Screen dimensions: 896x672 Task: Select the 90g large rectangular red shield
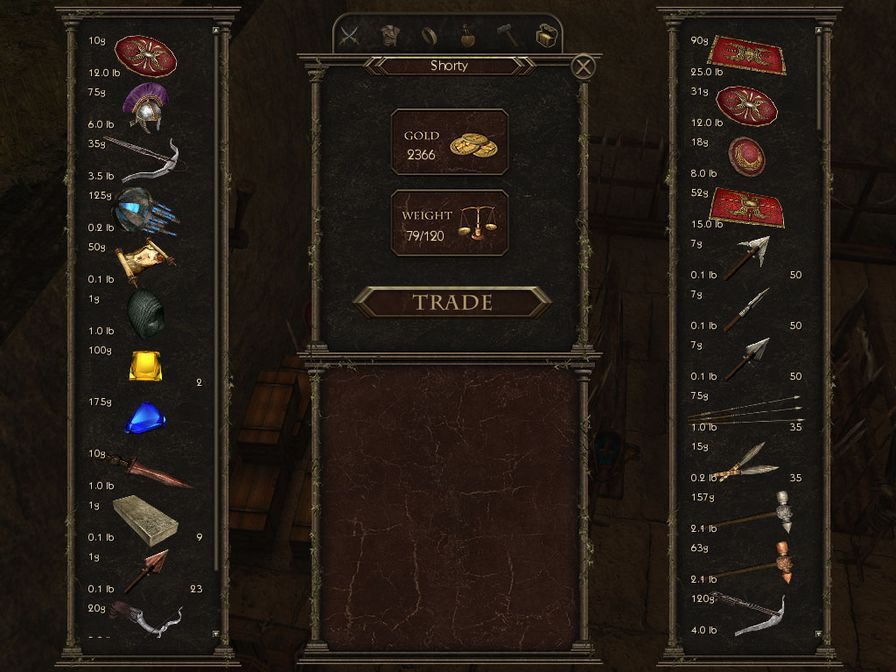[746, 54]
